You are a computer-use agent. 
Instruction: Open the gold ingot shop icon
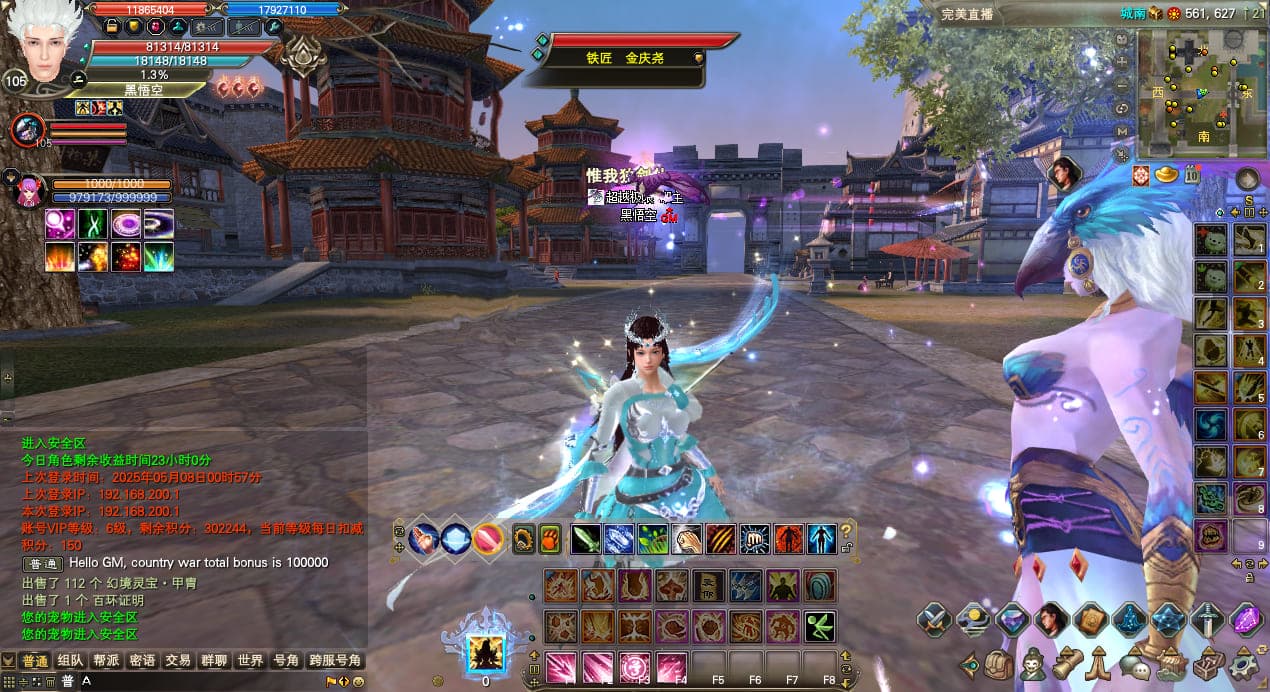(1166, 175)
